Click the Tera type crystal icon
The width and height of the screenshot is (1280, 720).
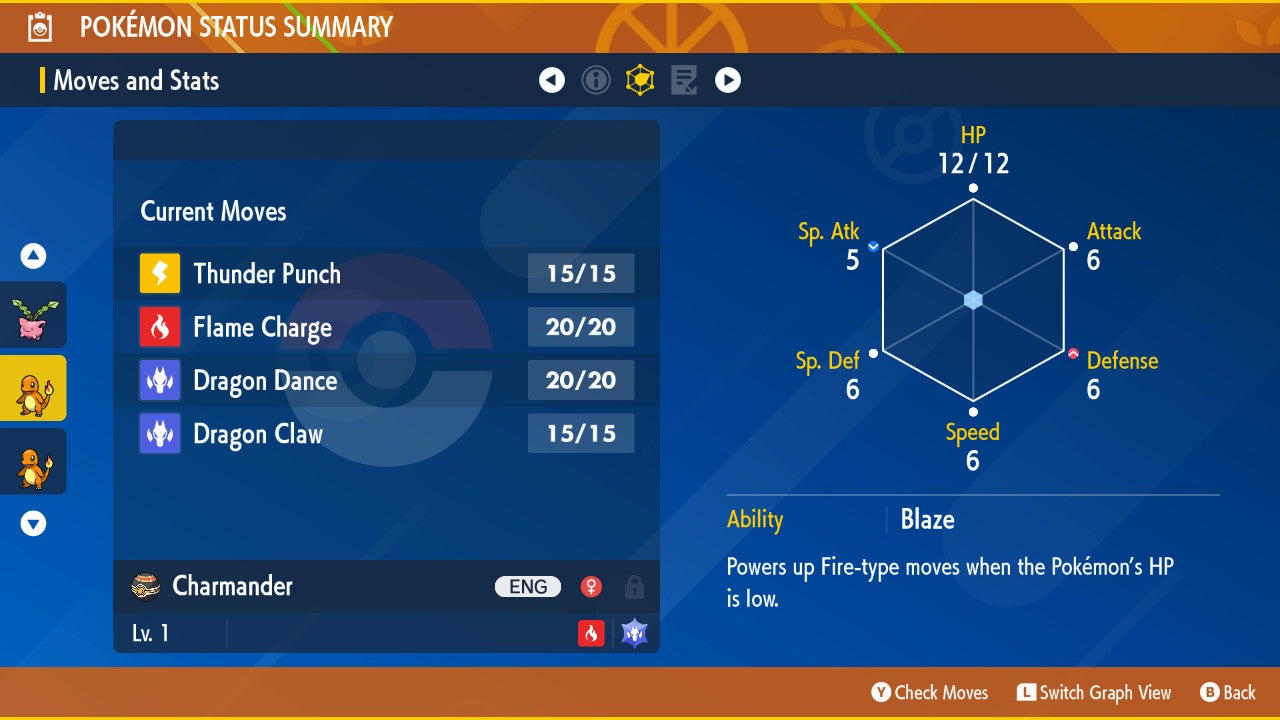(x=635, y=633)
